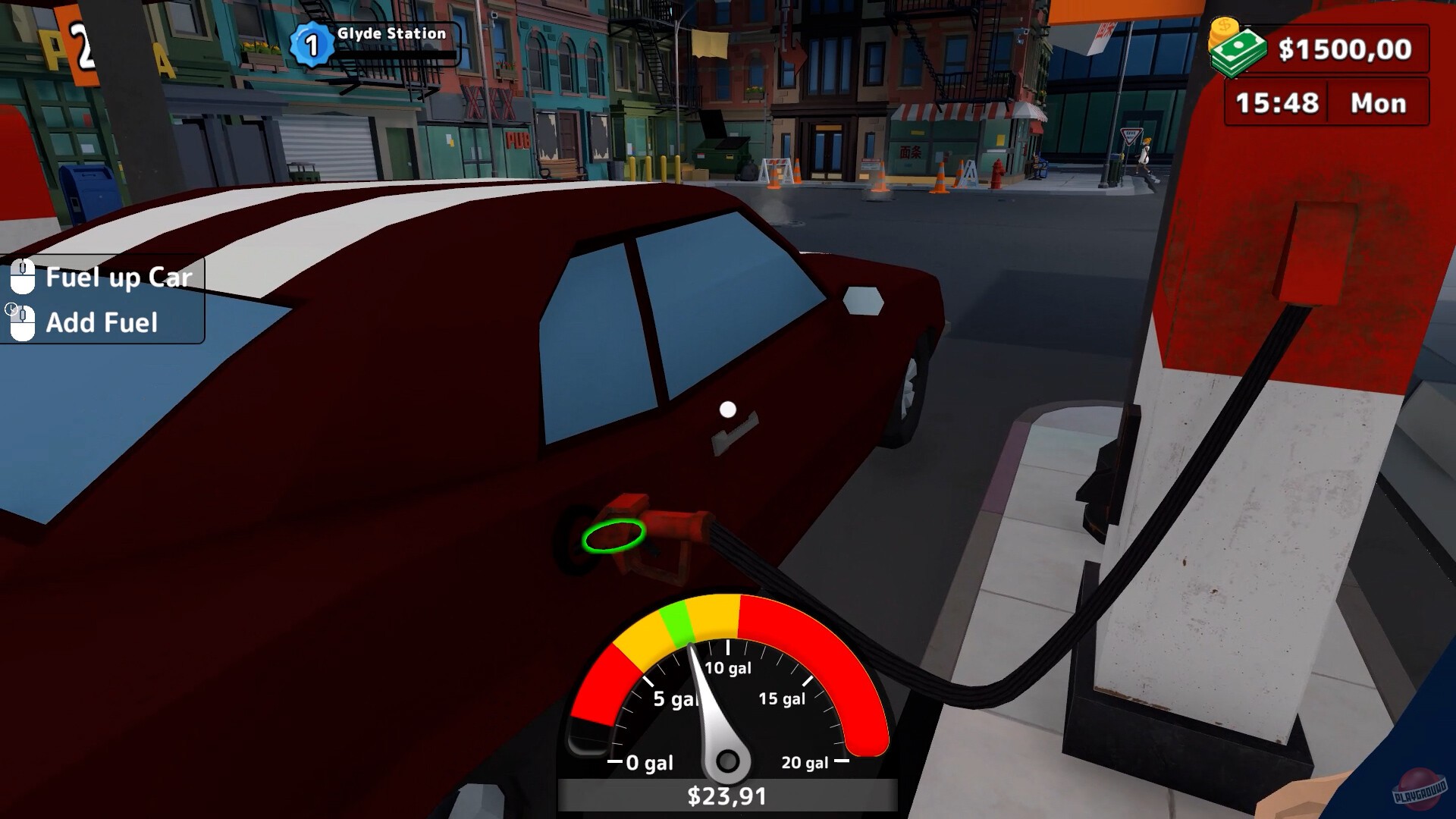Click the small clock overlay on the Add Fuel icon
Screen dimensions: 1456x819
(11, 309)
